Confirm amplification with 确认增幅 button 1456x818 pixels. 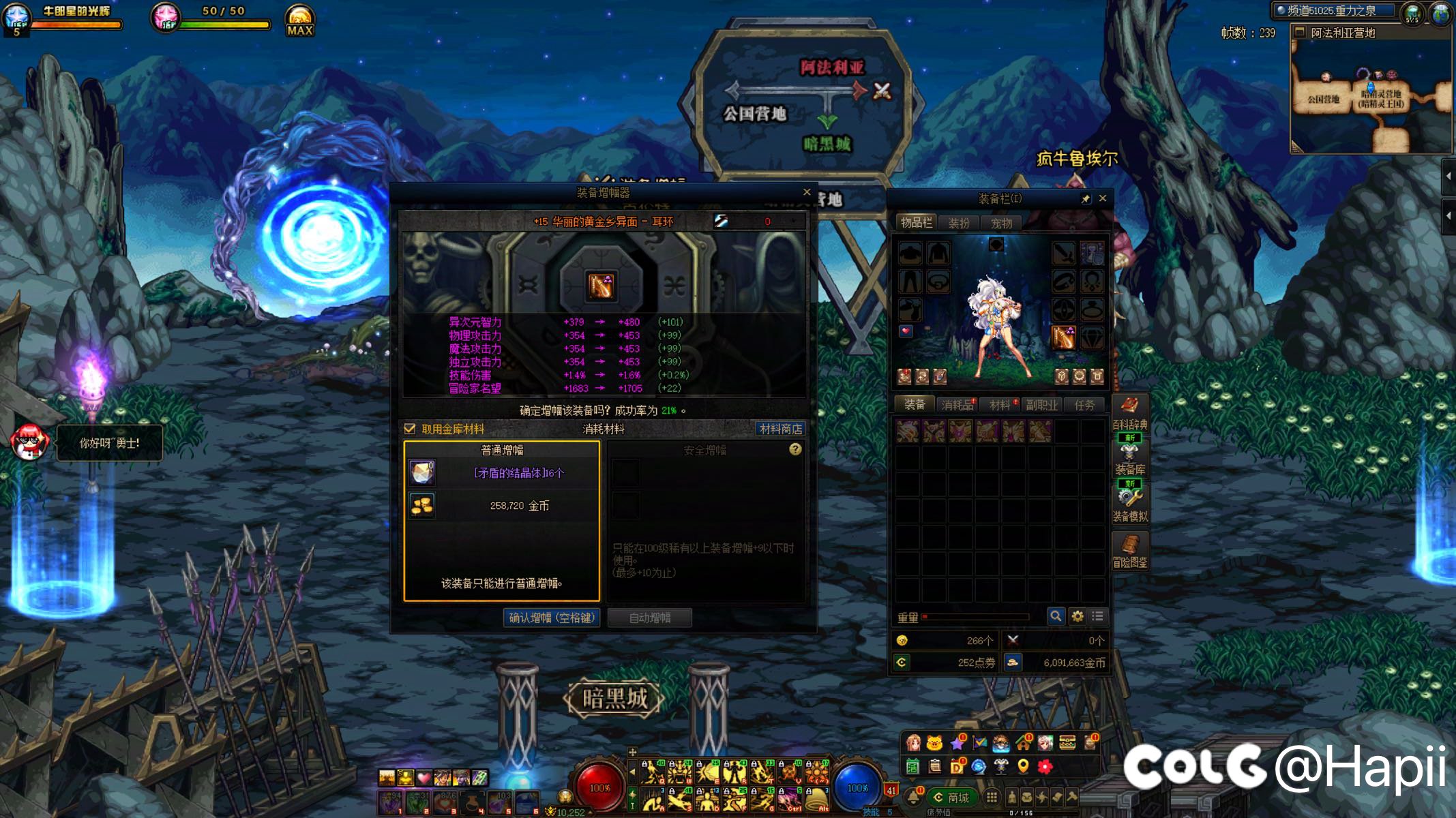[551, 618]
